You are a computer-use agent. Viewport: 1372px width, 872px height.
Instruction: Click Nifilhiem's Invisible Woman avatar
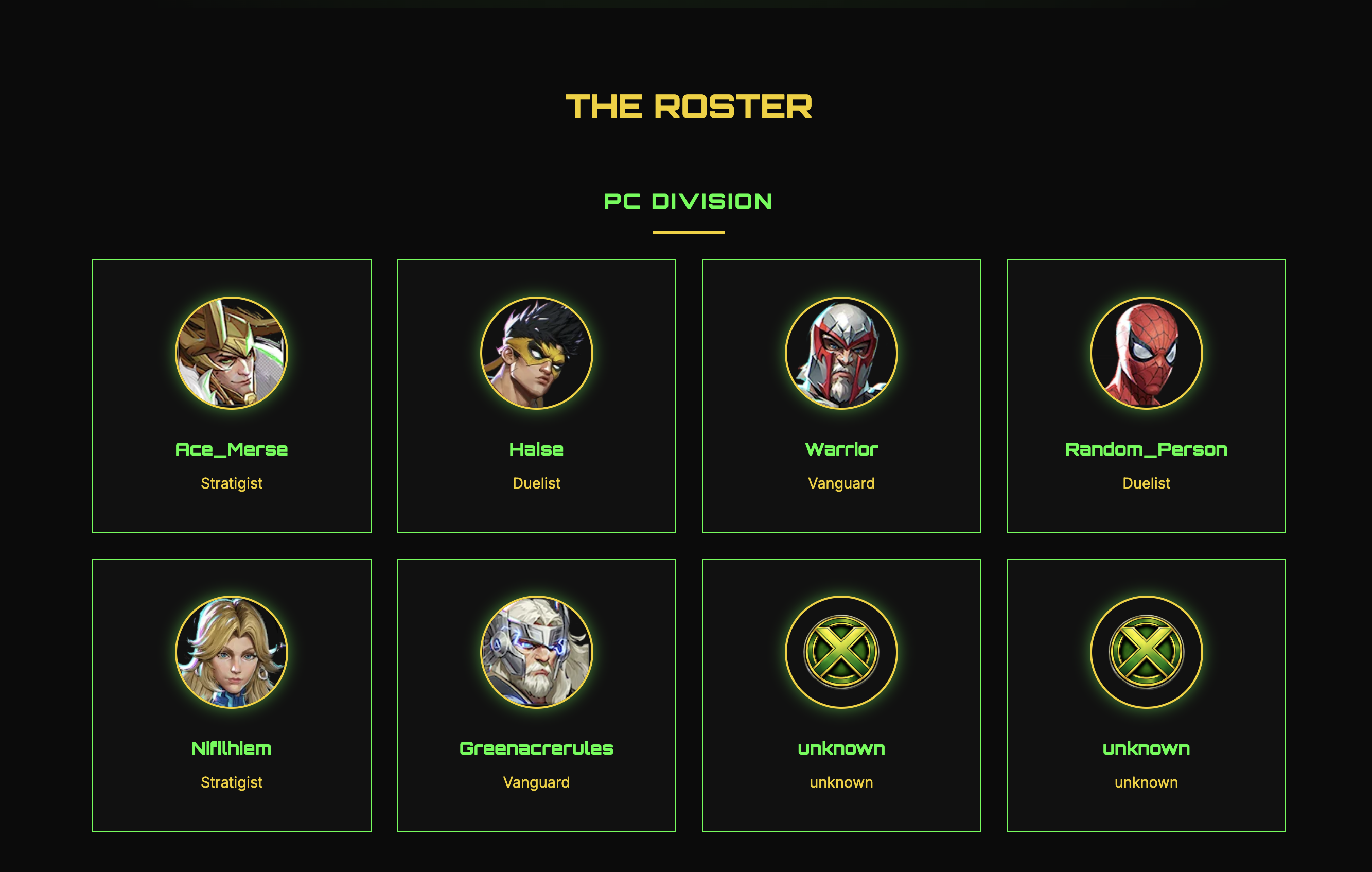click(232, 653)
